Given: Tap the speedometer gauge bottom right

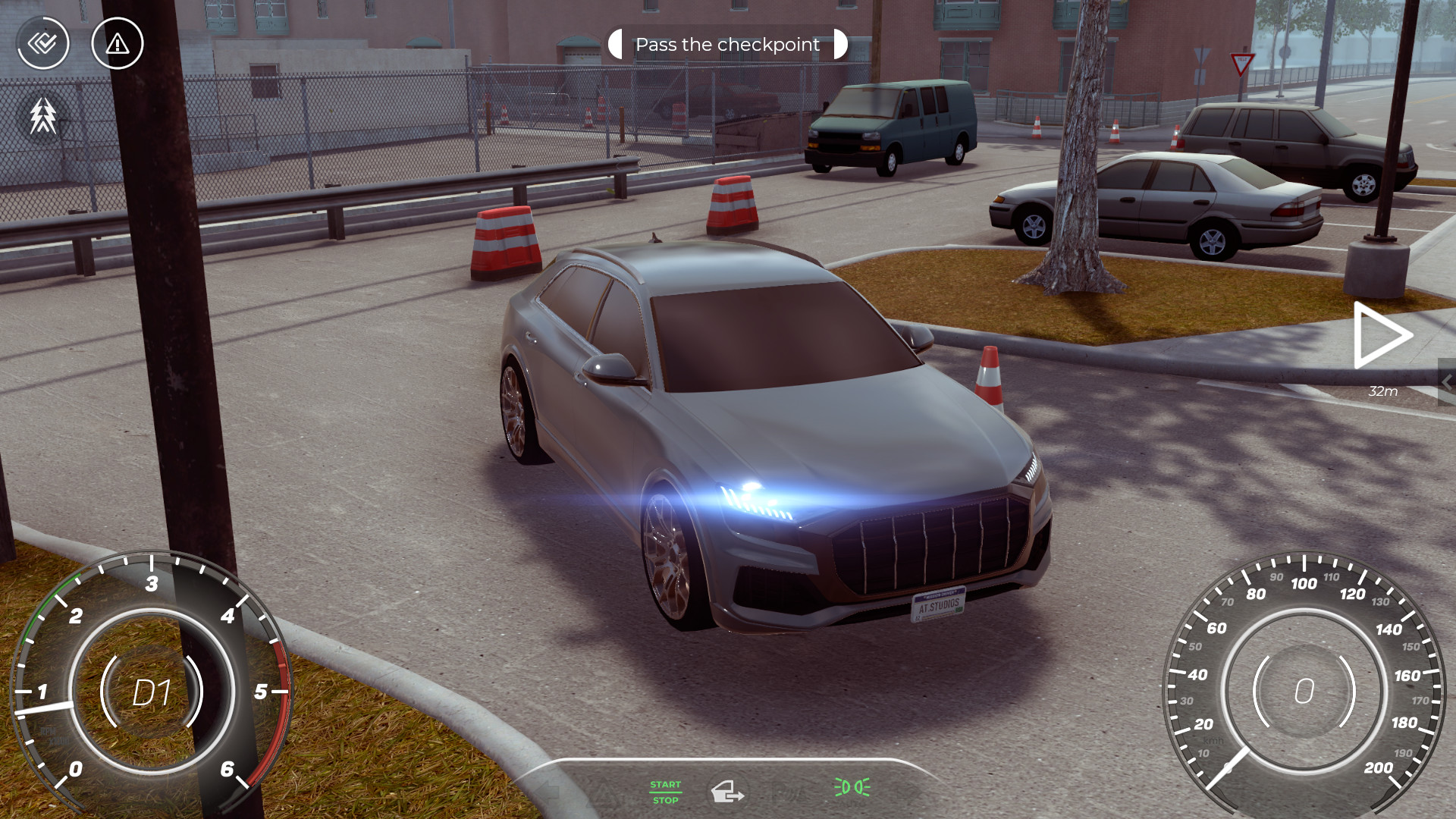Looking at the screenshot, I should pos(1303,692).
